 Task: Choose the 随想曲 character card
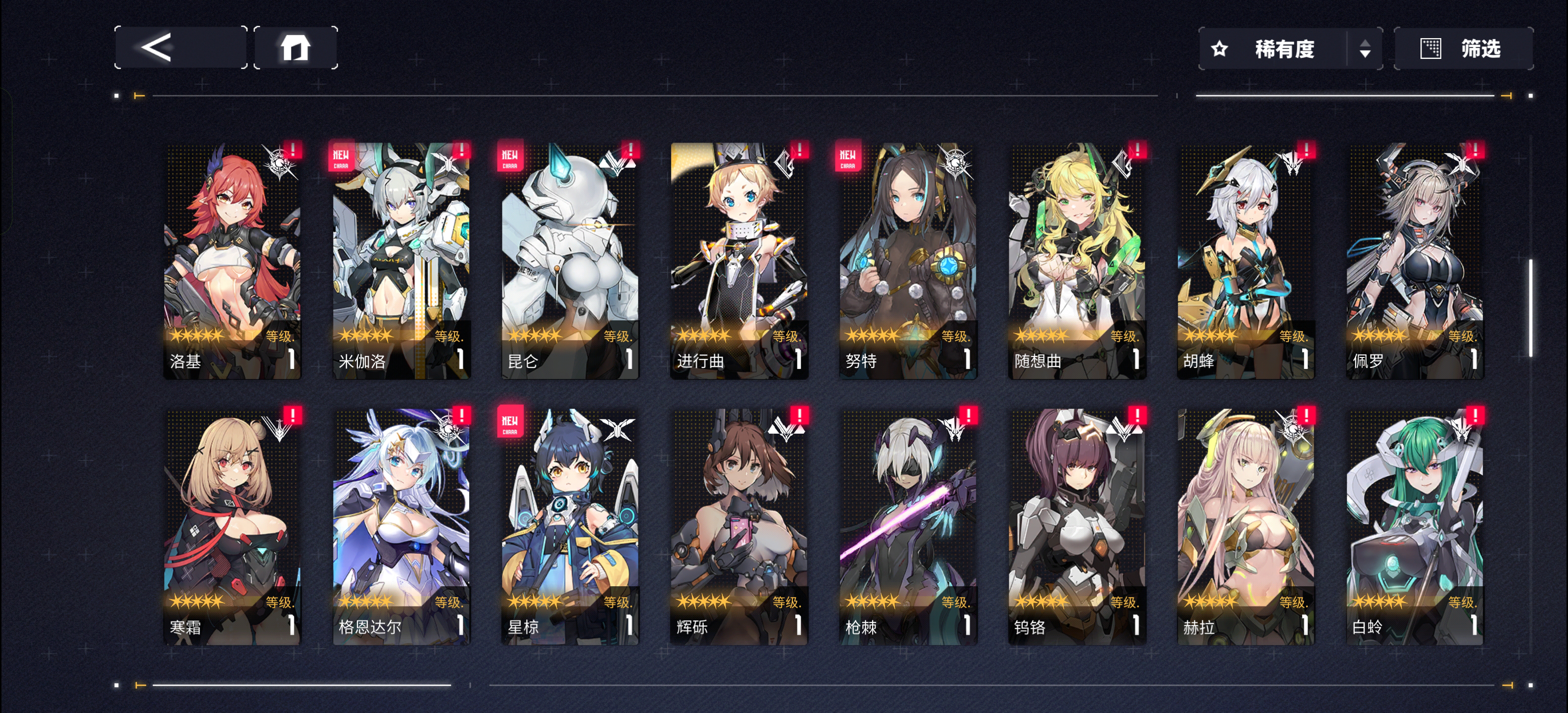click(1077, 260)
